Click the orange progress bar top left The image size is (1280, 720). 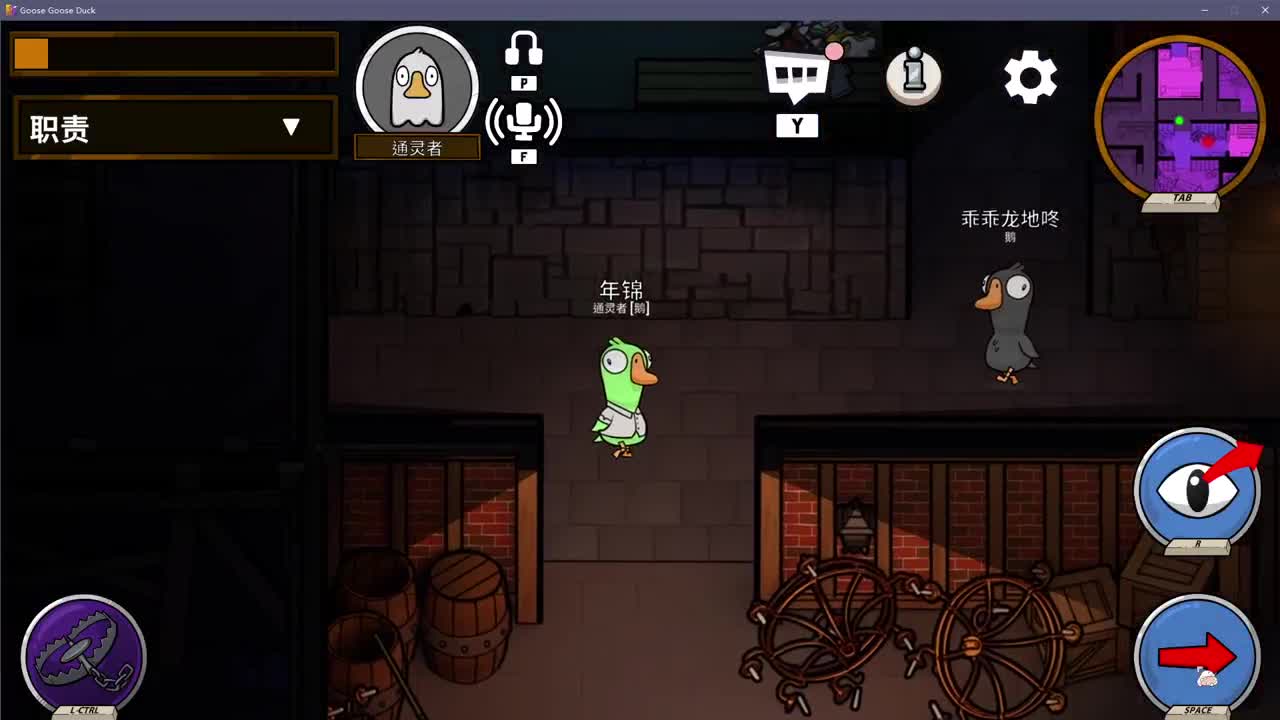[29, 53]
